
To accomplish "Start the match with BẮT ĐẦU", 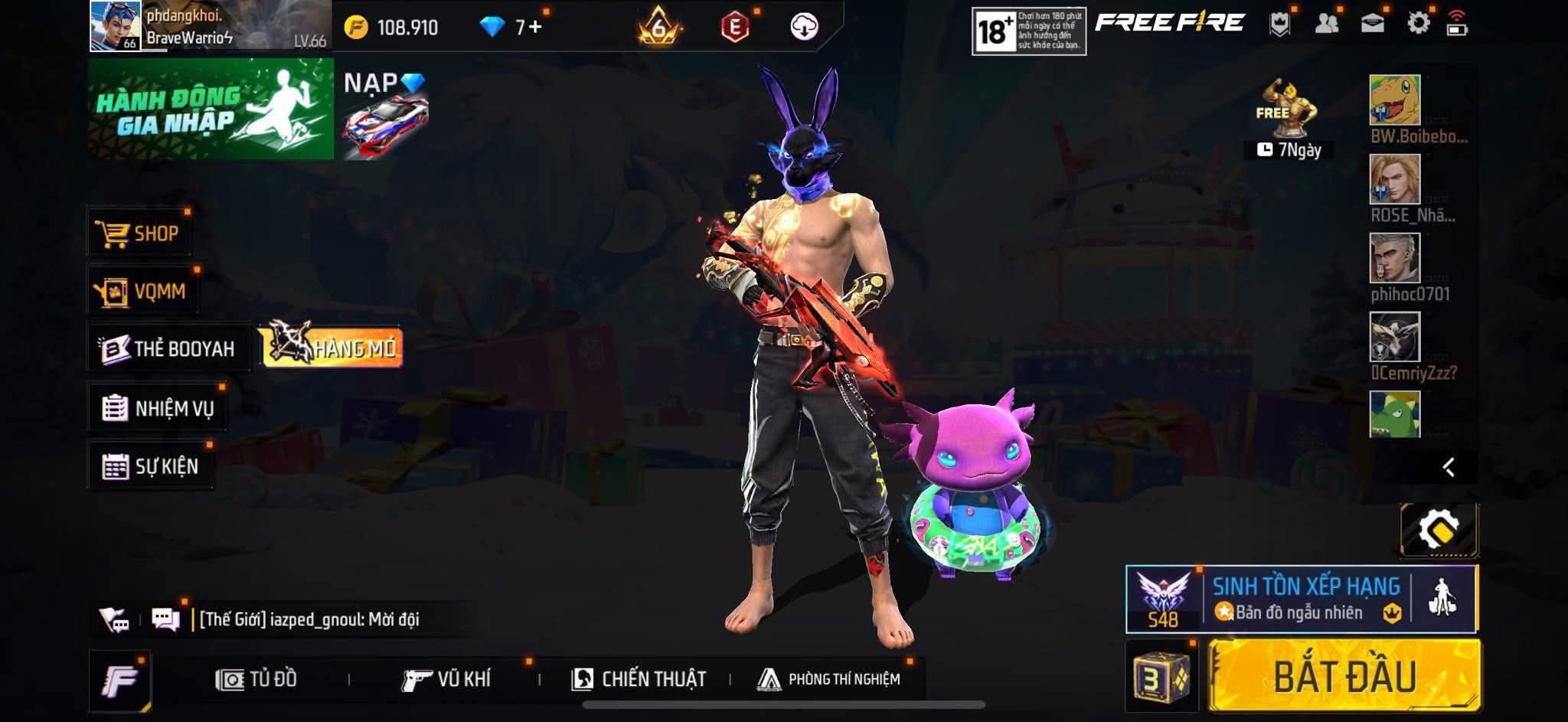I will (x=1344, y=676).
